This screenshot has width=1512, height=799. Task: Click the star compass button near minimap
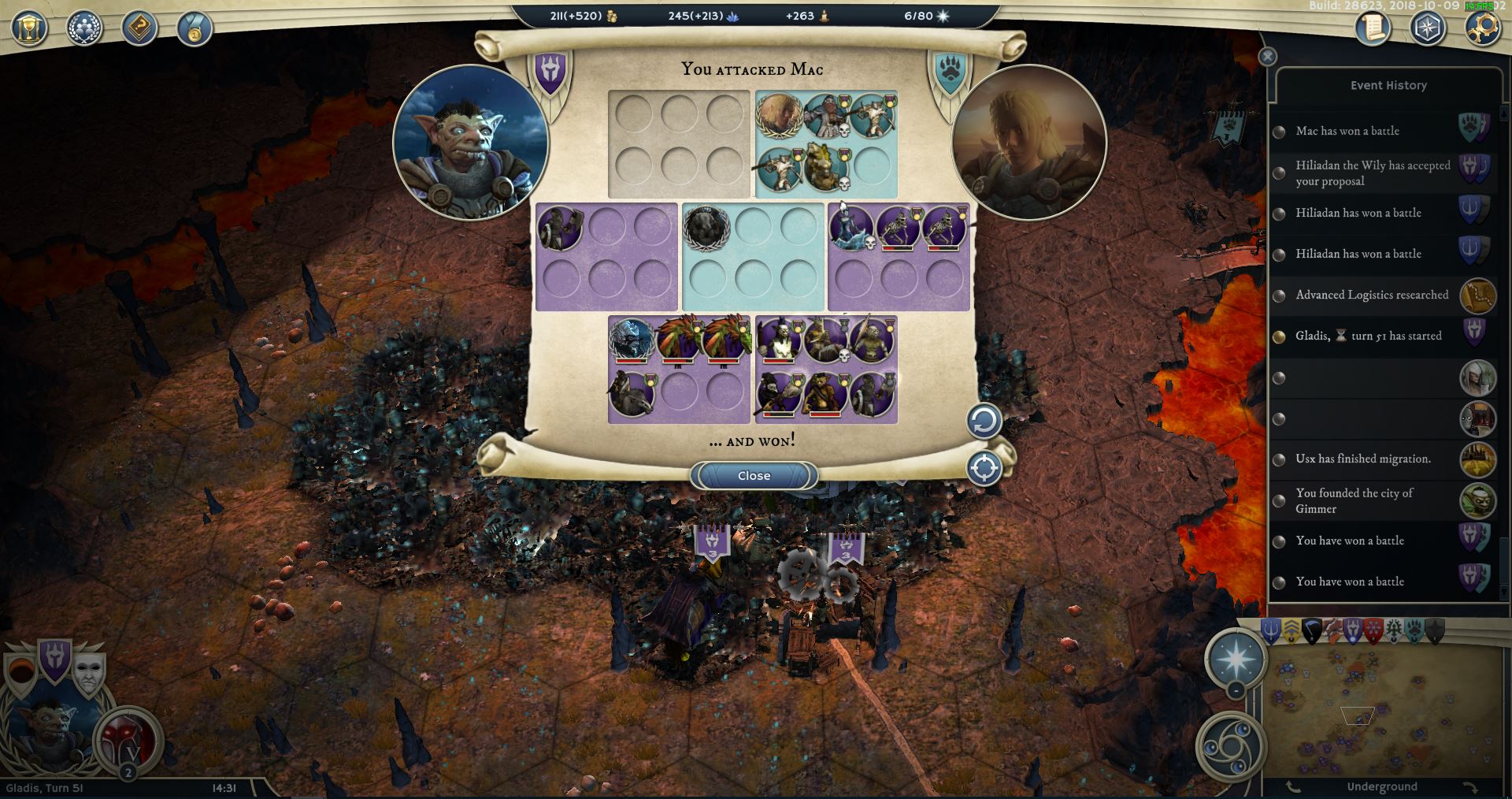click(1236, 659)
